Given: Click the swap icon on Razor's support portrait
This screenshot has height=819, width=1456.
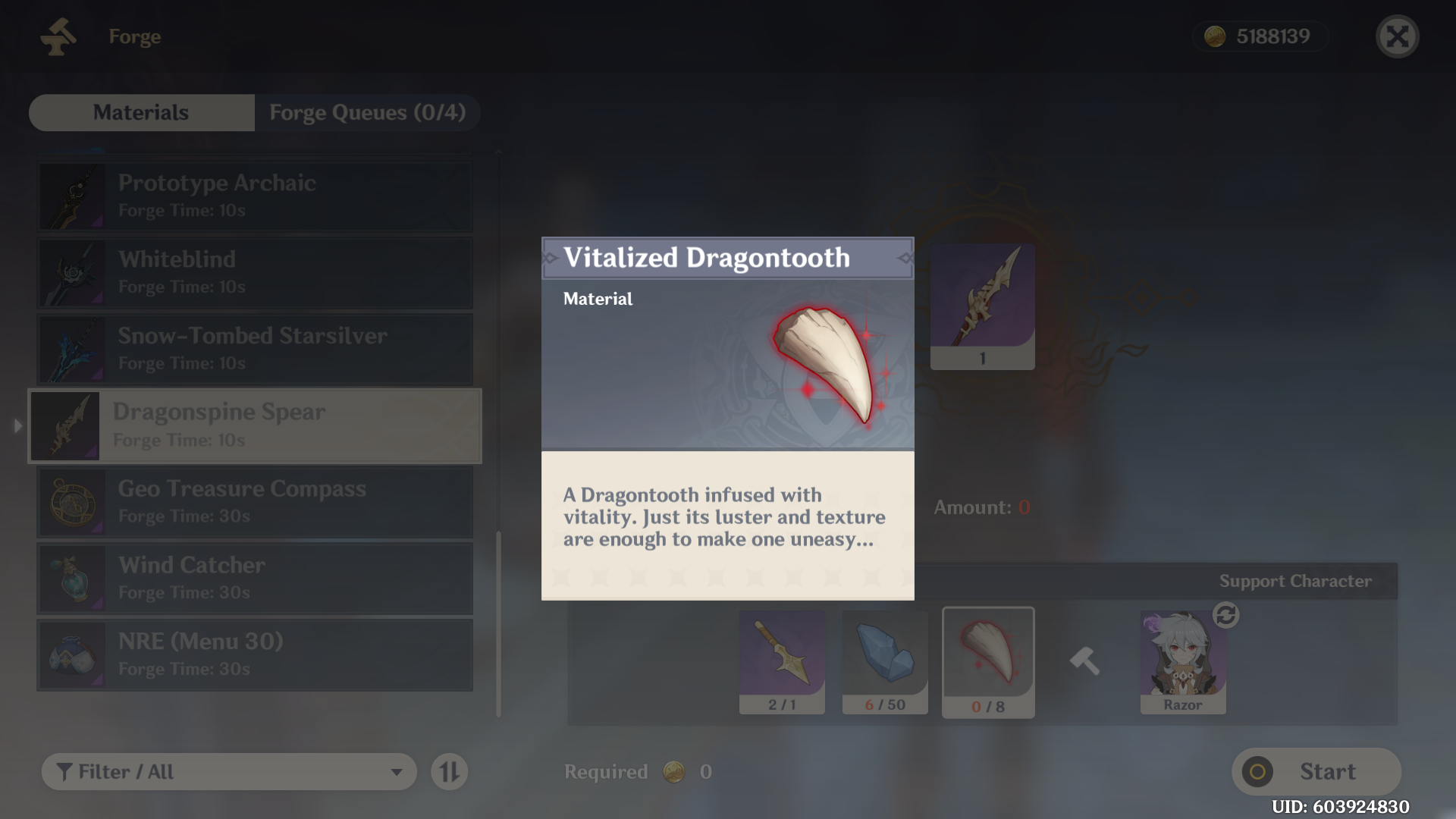Looking at the screenshot, I should pyautogui.click(x=1228, y=617).
